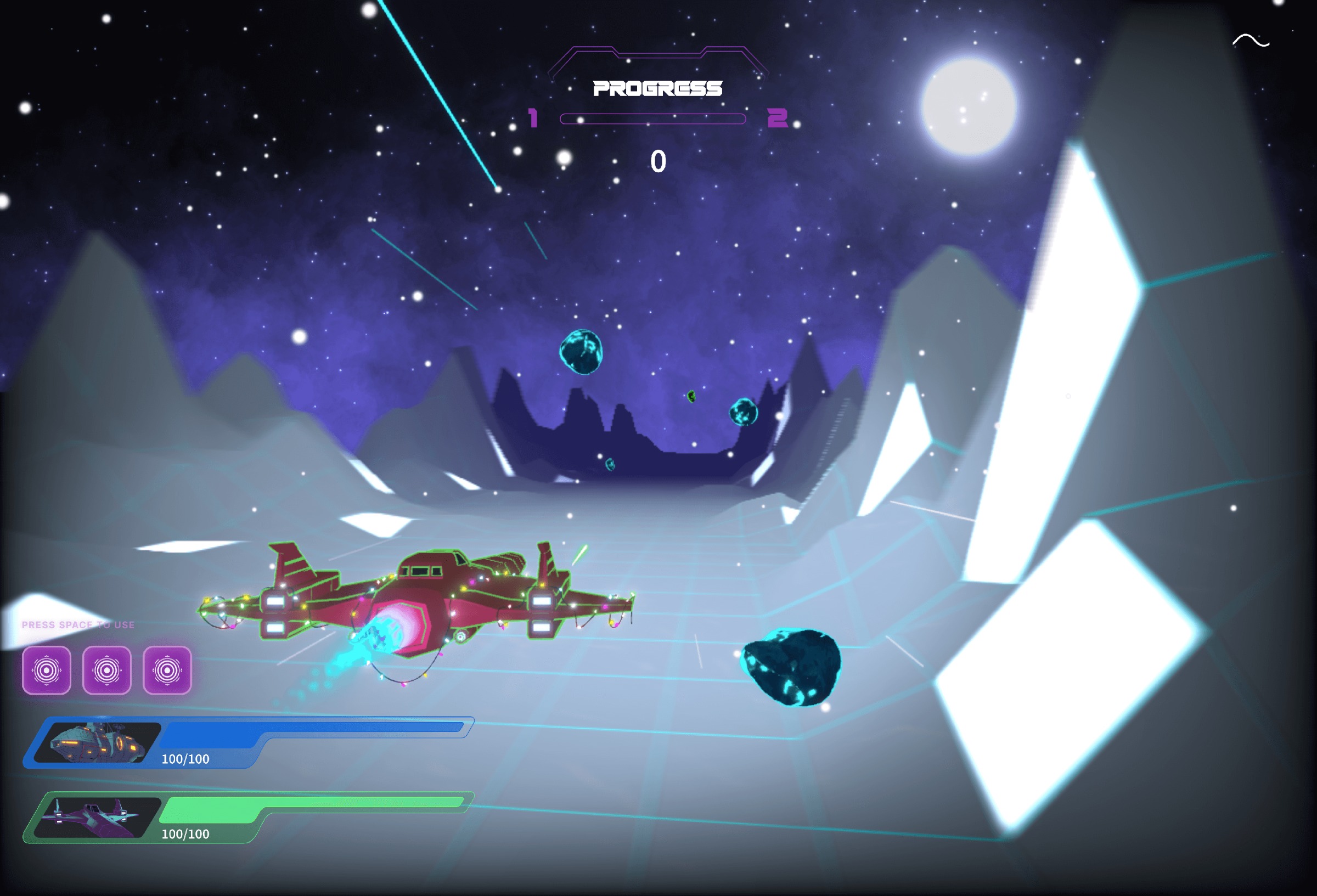
Task: Use the third power-up in the ability bar
Action: [x=168, y=670]
